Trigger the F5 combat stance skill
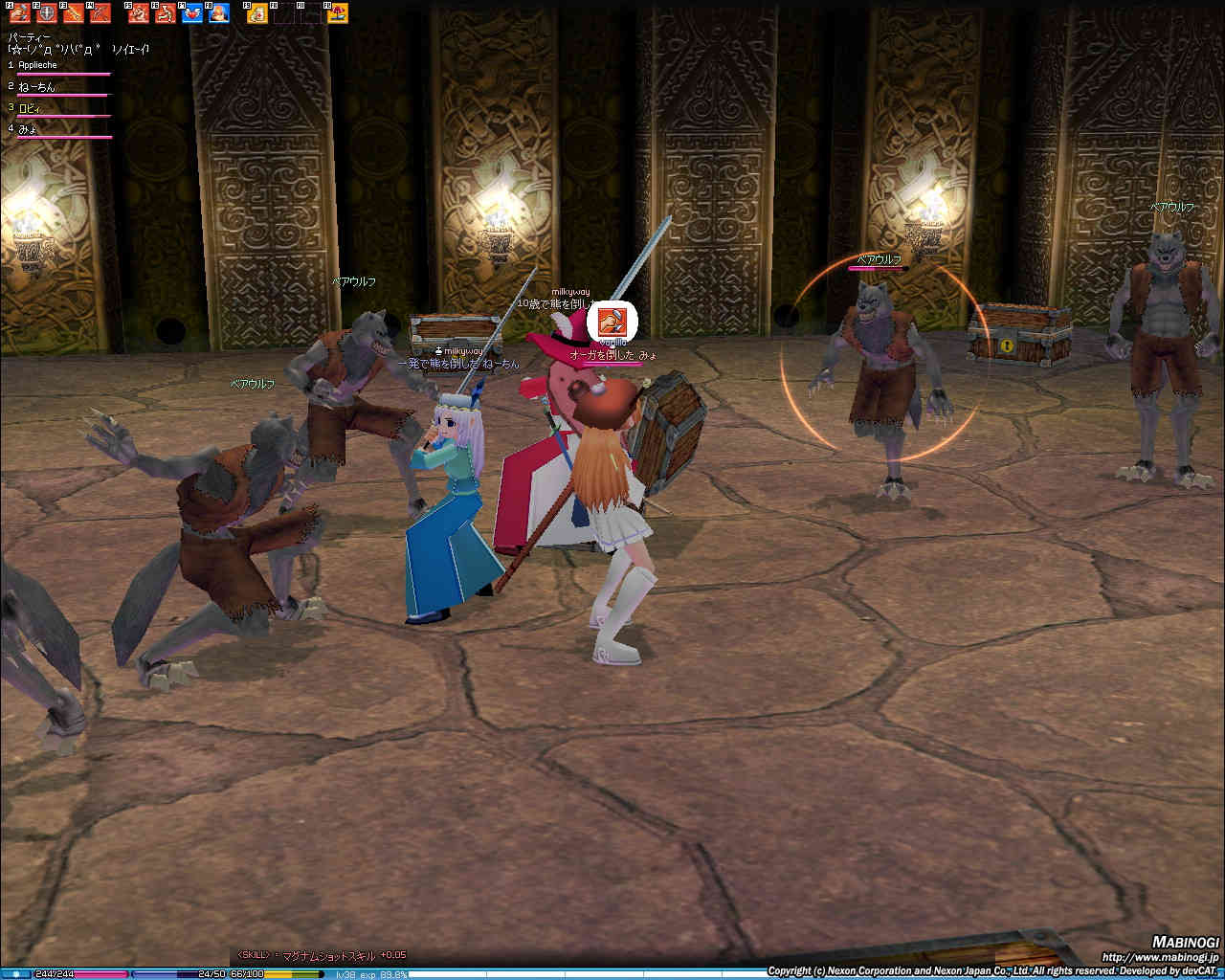Screen dimensions: 1225x980 [139, 13]
